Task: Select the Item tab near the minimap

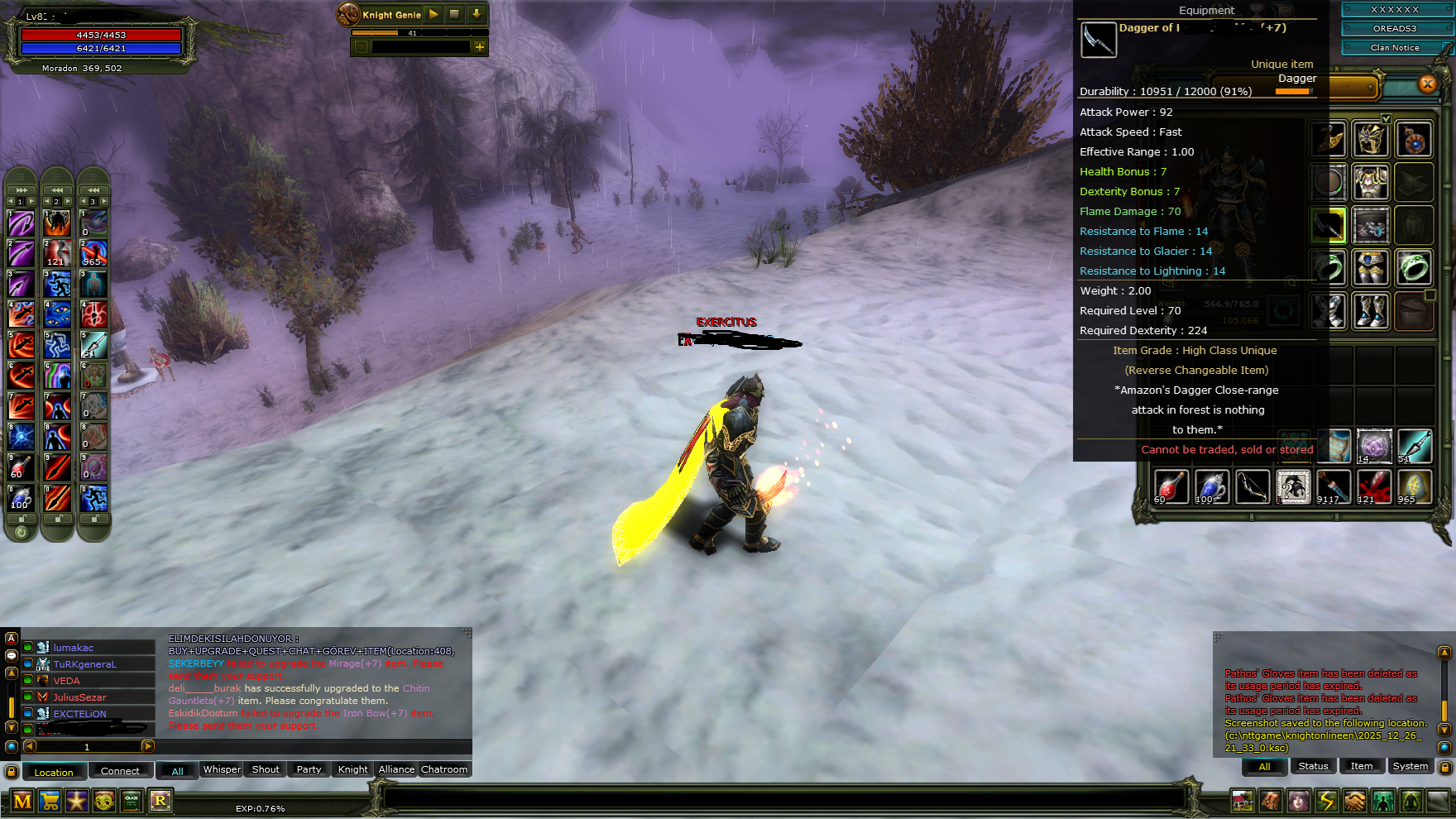Action: click(1362, 766)
